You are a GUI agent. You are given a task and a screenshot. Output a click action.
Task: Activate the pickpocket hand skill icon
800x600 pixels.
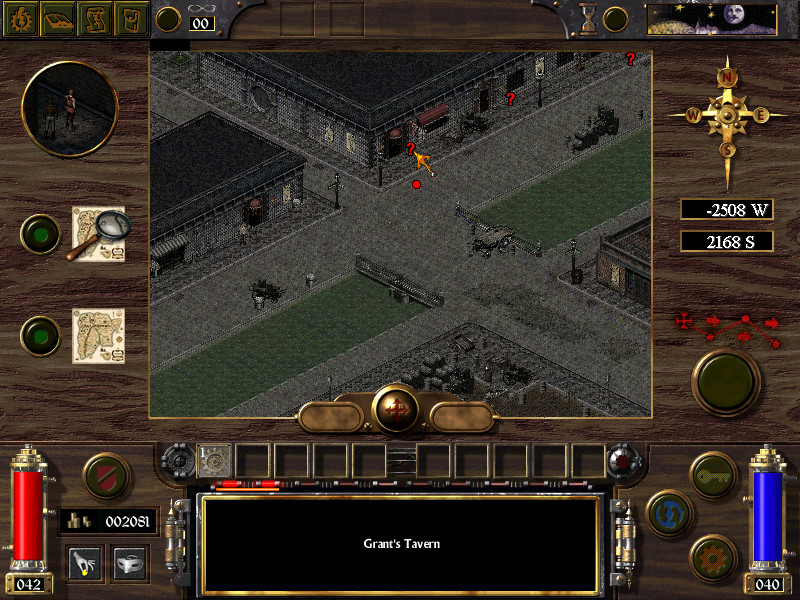(84, 565)
